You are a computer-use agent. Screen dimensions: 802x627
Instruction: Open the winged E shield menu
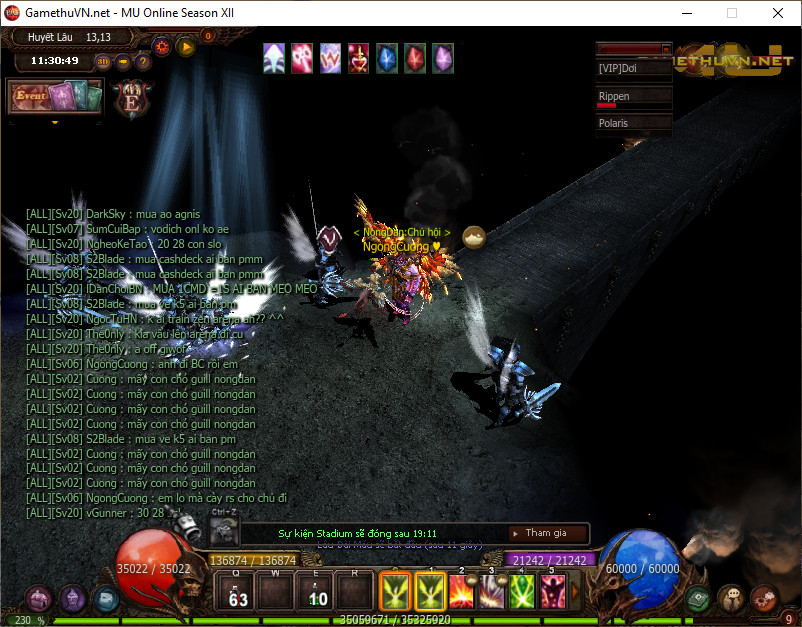pyautogui.click(x=131, y=98)
